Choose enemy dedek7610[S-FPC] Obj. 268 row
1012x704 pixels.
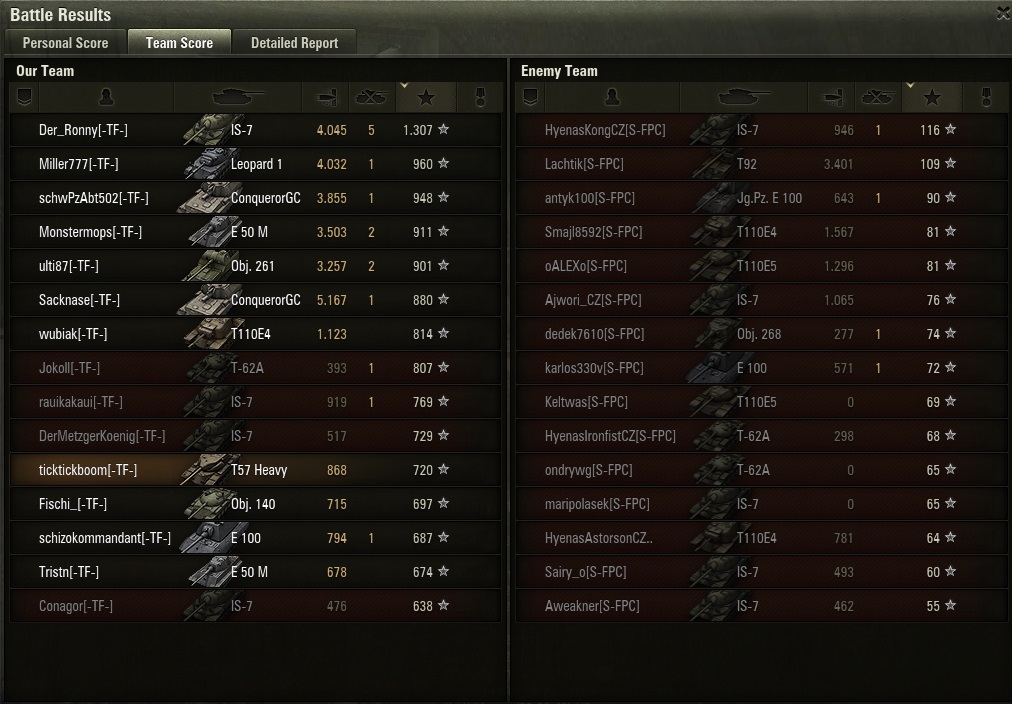[594, 334]
